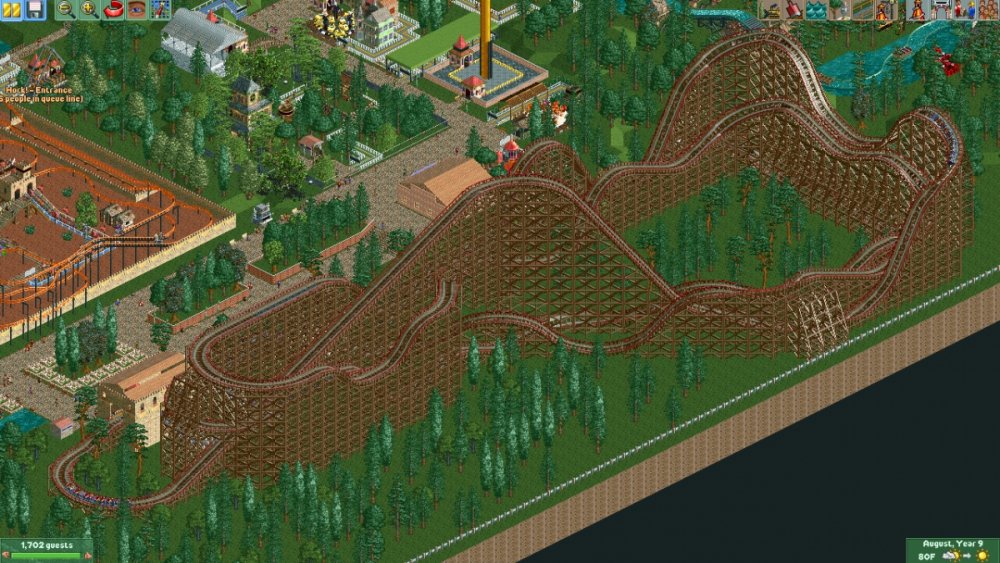The width and height of the screenshot is (1000, 563).
Task: Pause the game with the pause button
Action: tap(13, 10)
